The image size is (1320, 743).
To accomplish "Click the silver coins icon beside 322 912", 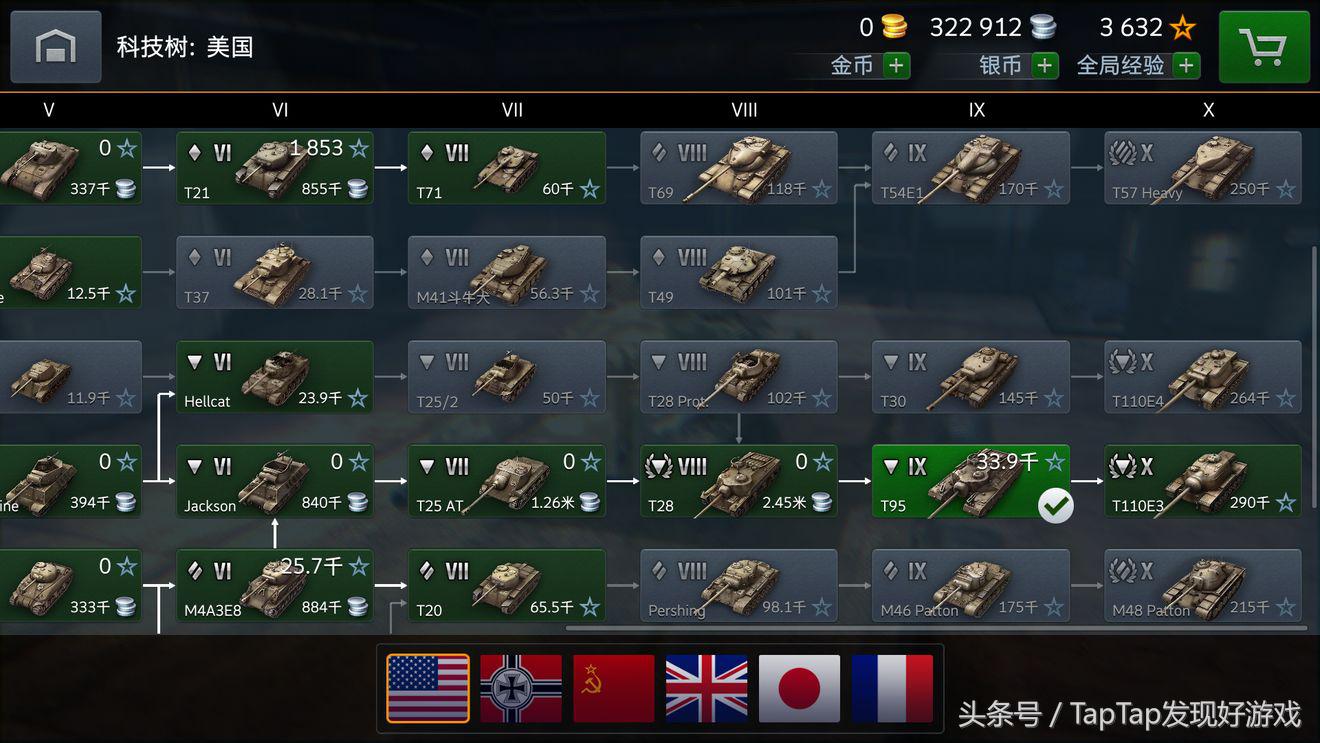I will (1042, 27).
